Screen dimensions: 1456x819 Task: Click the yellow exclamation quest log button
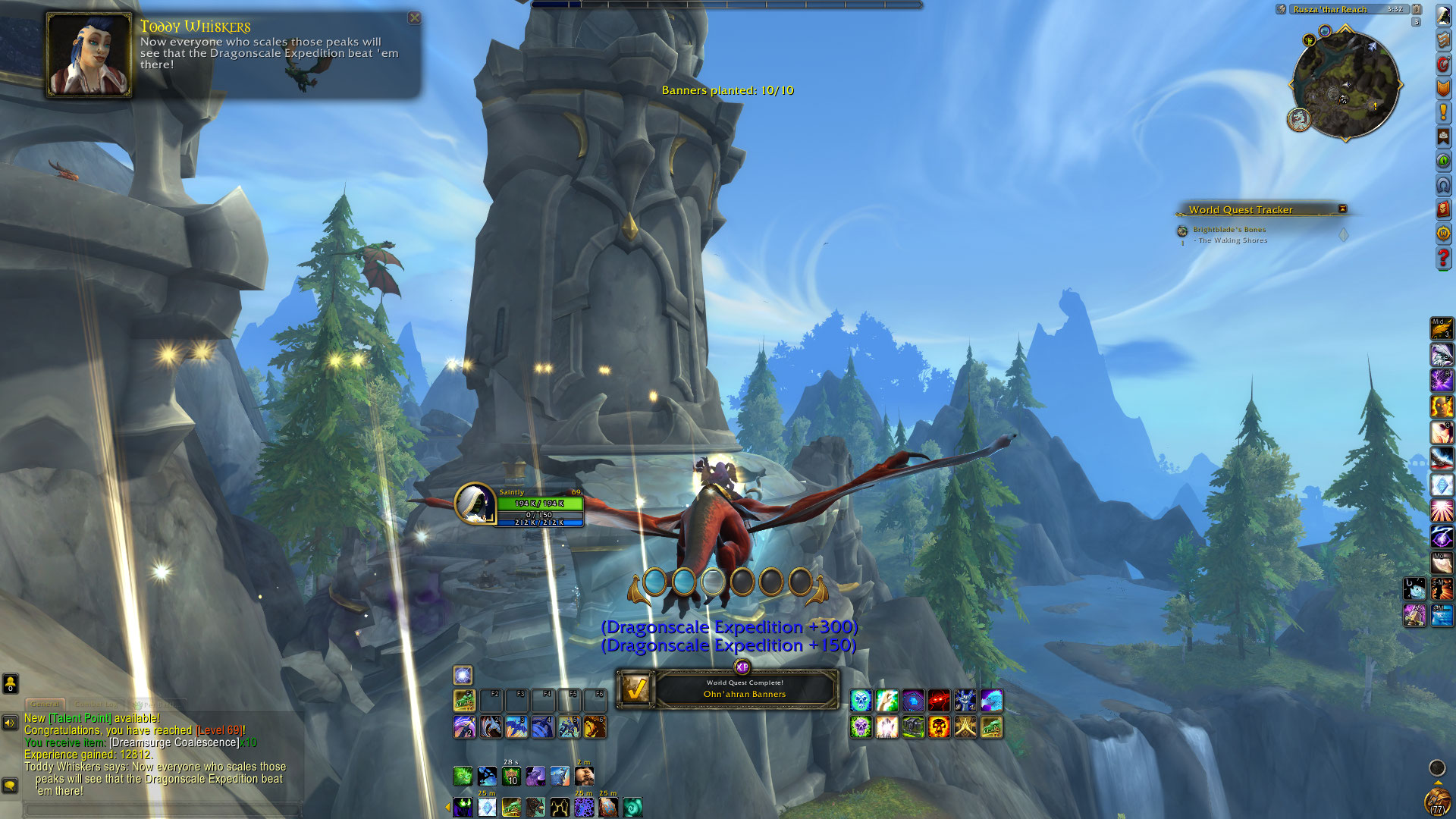click(x=1443, y=113)
